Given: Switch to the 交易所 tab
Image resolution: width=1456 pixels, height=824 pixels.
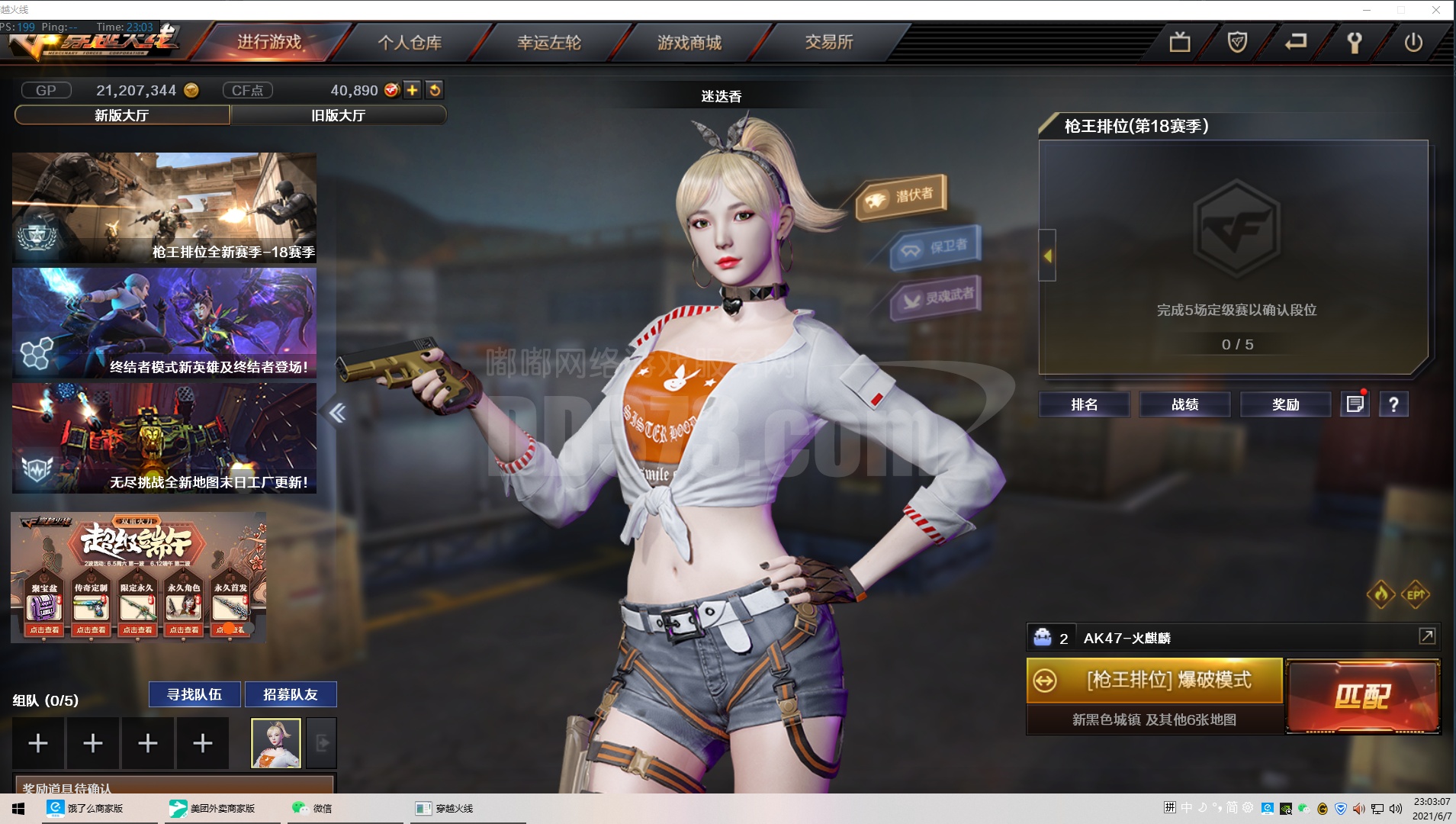Looking at the screenshot, I should (829, 42).
